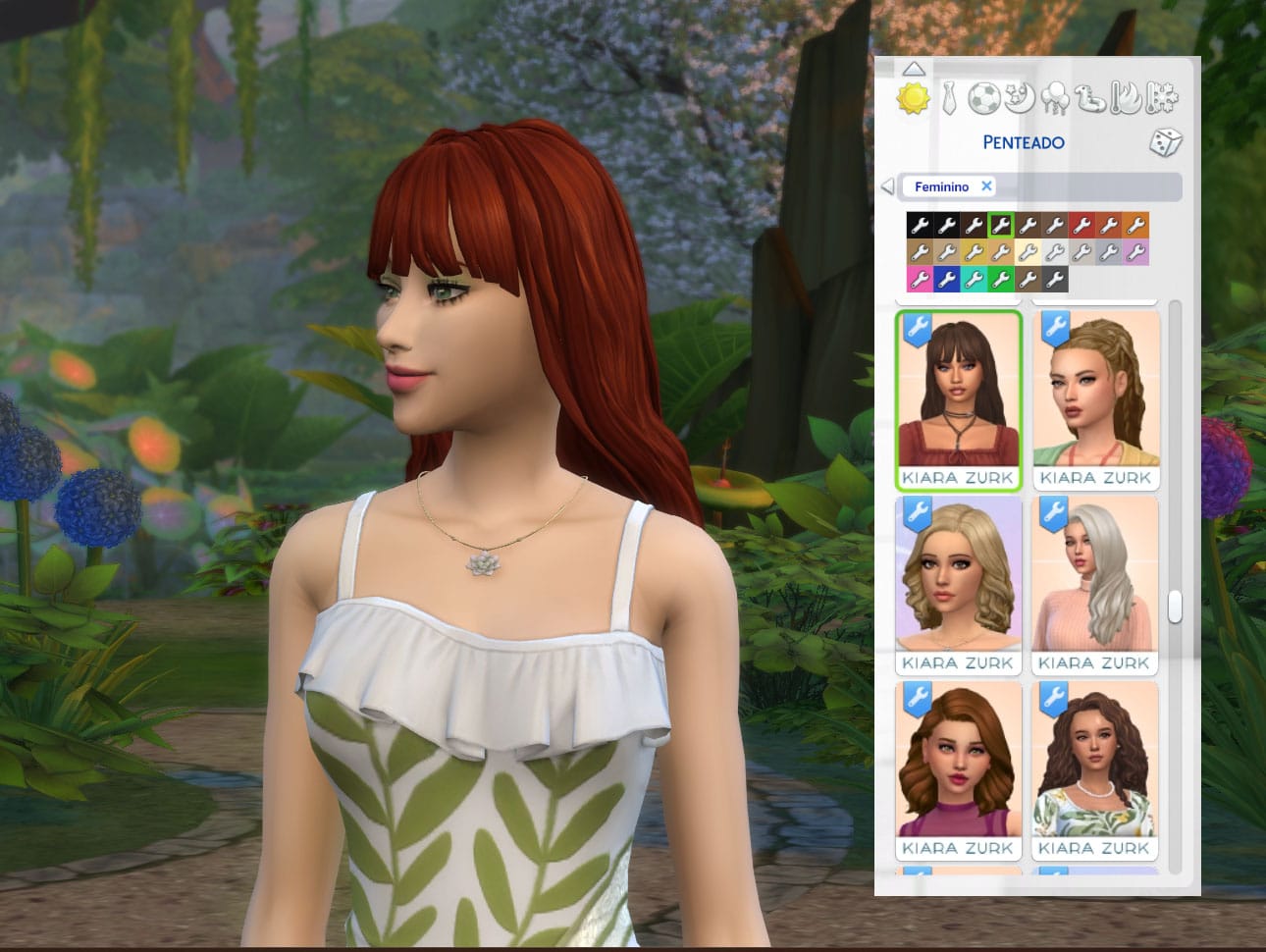Viewport: 1266px width, 952px height.
Task: Collapse the filter bar with the left arrow
Action: [887, 186]
